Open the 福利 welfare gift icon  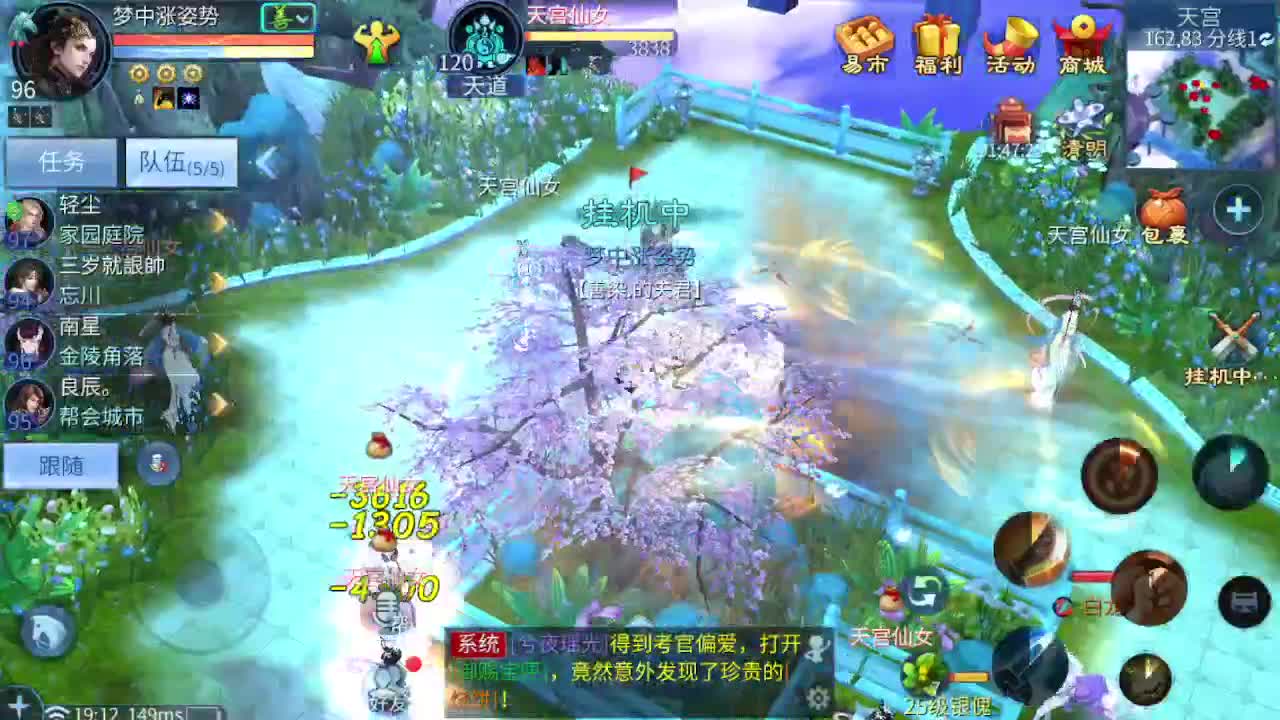point(938,42)
